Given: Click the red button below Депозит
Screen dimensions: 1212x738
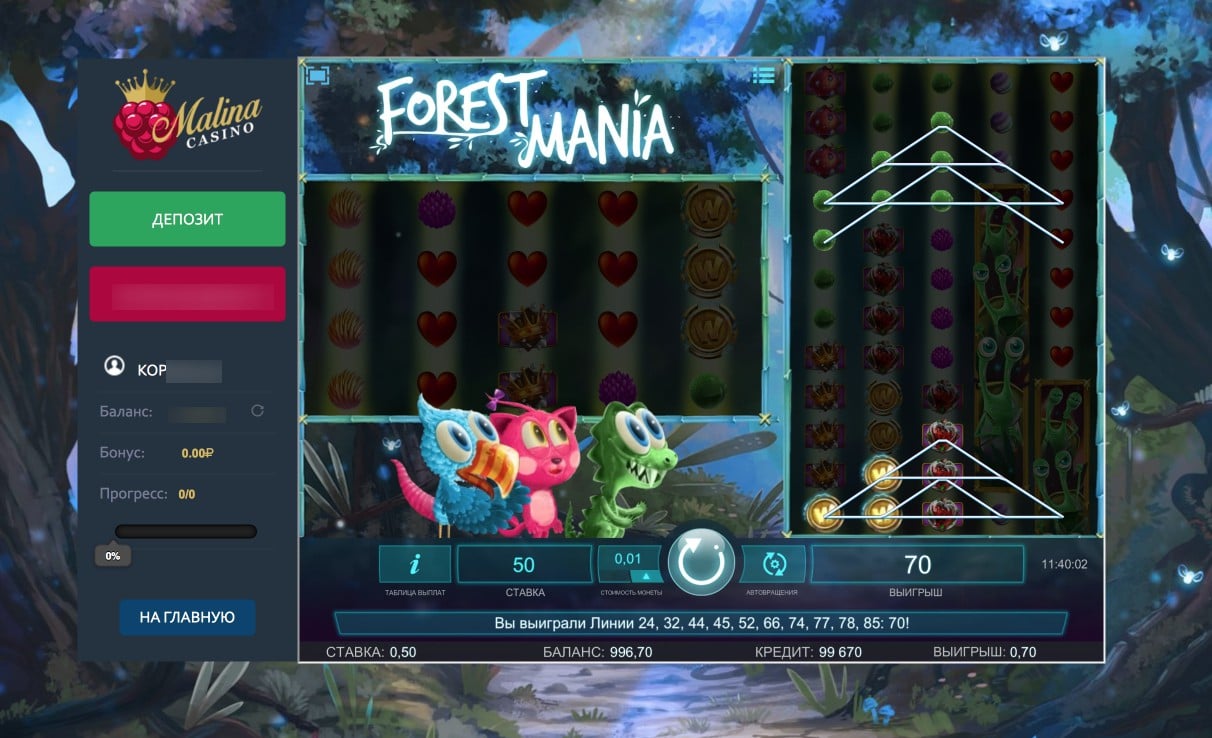Looking at the screenshot, I should pos(187,294).
